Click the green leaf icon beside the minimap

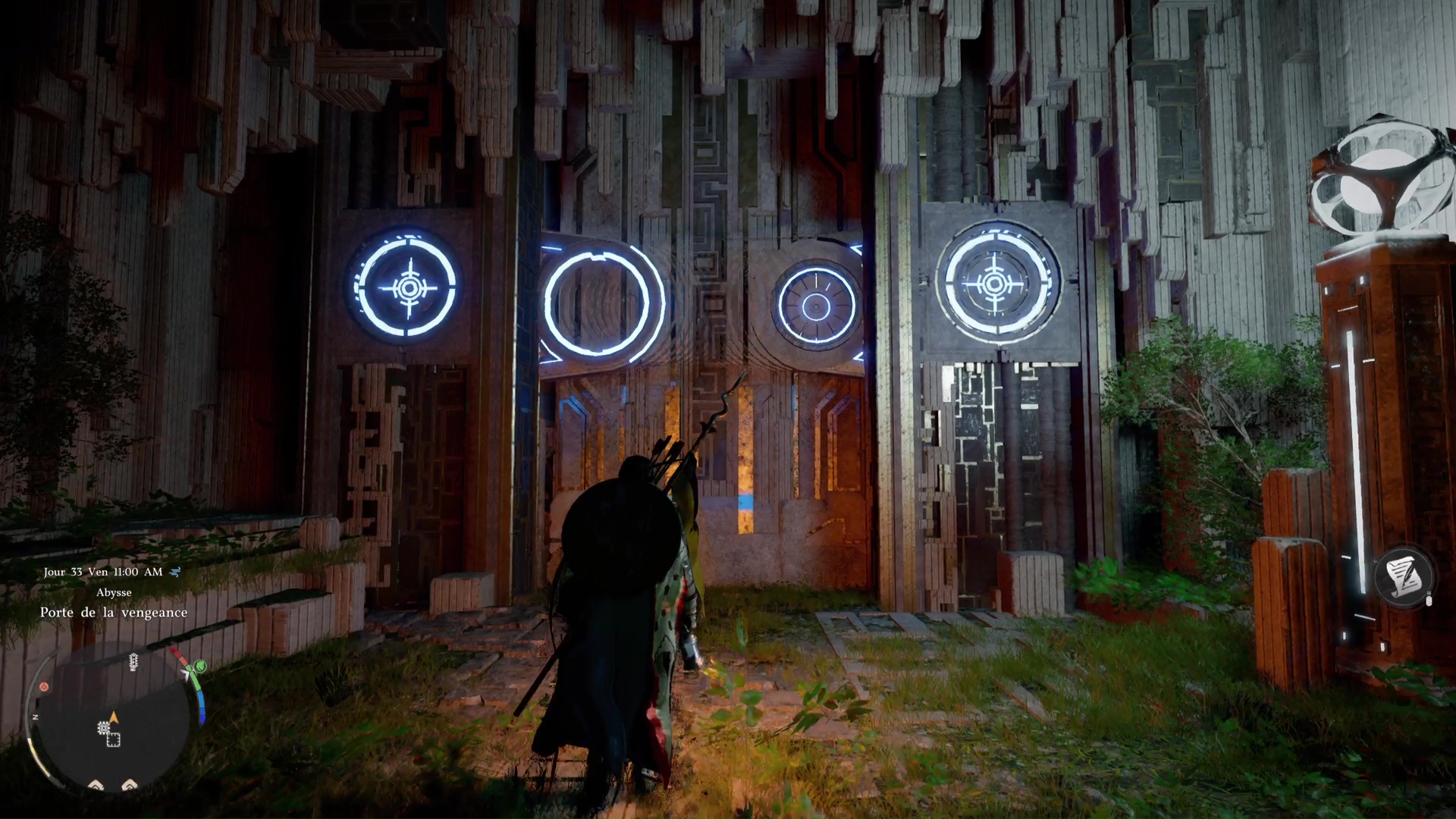(x=200, y=667)
